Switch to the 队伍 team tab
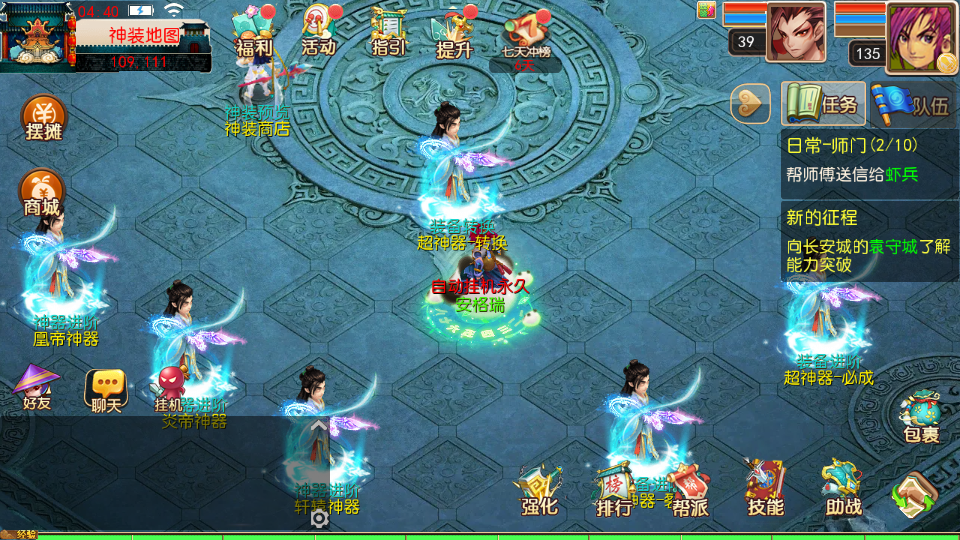The image size is (960, 540). (911, 104)
